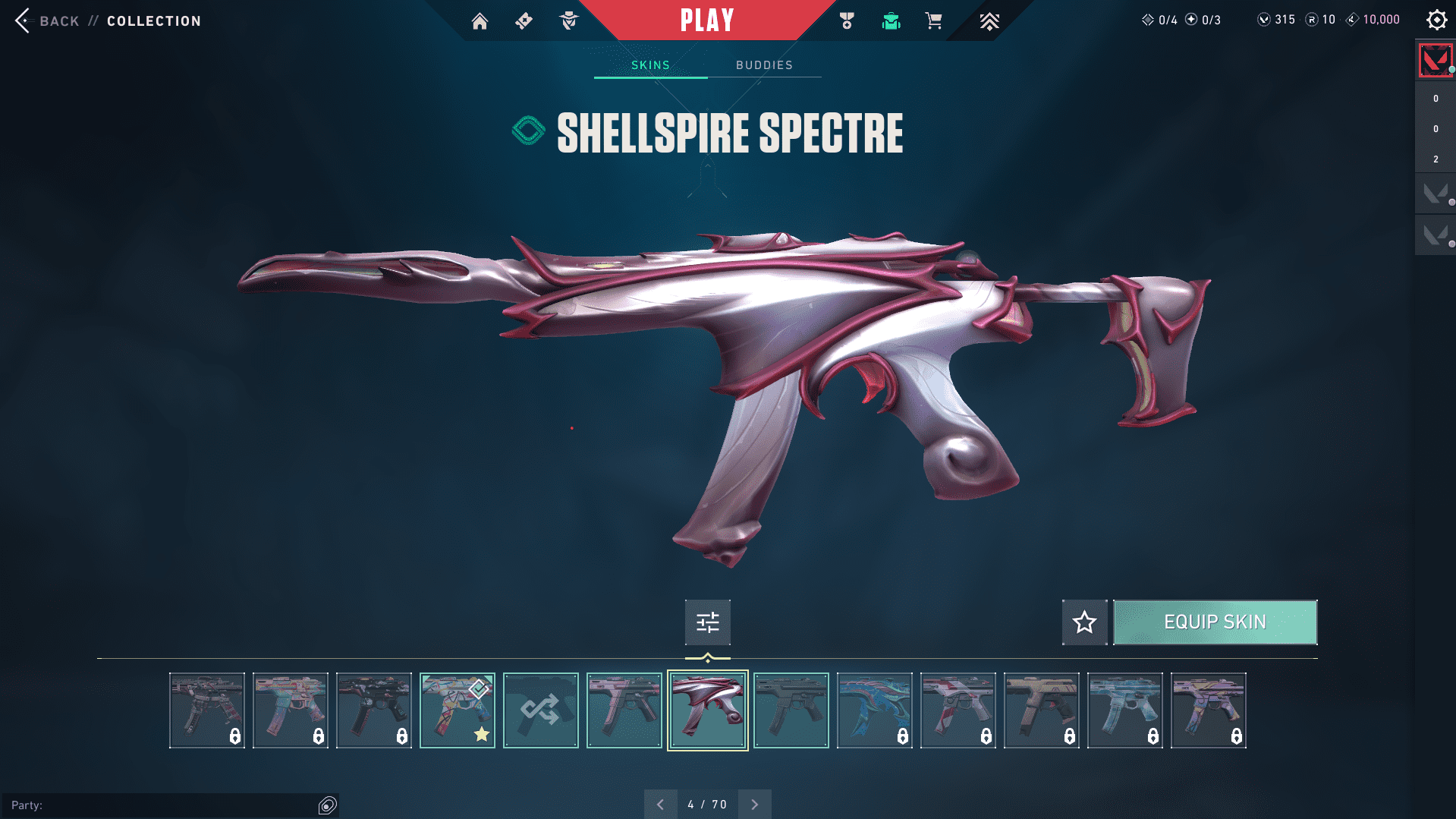The image size is (1456, 819).
Task: Select the Skins tab
Action: [650, 65]
